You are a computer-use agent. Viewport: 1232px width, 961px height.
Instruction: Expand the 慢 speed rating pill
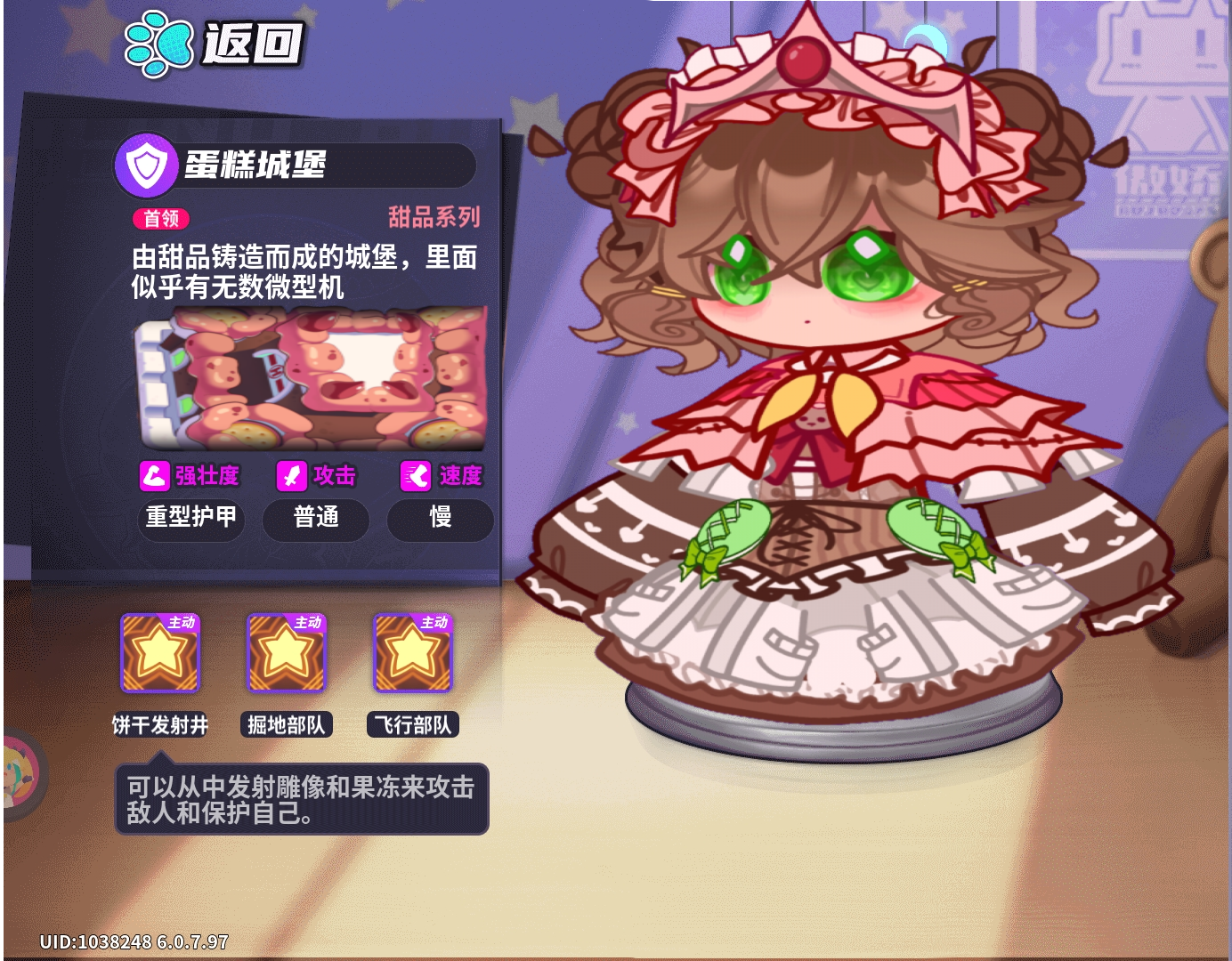tap(440, 521)
